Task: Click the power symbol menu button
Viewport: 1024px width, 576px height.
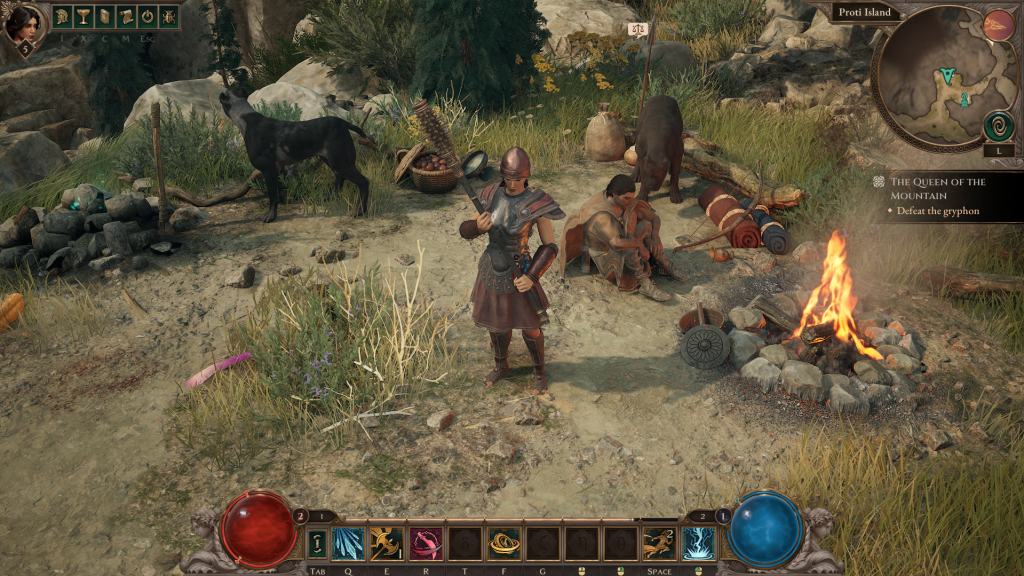Action: pos(147,17)
